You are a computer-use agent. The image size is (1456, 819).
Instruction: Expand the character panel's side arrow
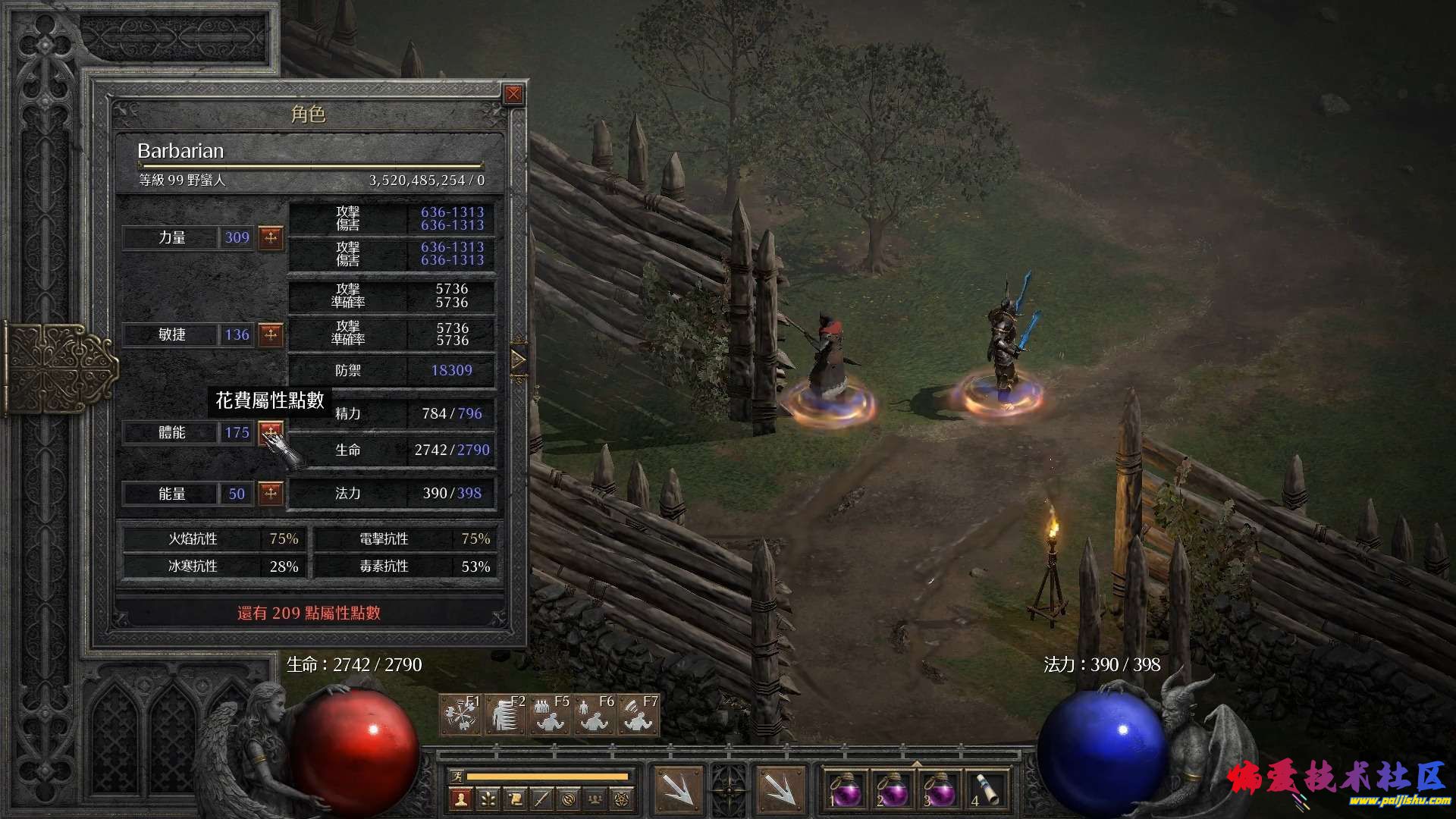pyautogui.click(x=519, y=360)
